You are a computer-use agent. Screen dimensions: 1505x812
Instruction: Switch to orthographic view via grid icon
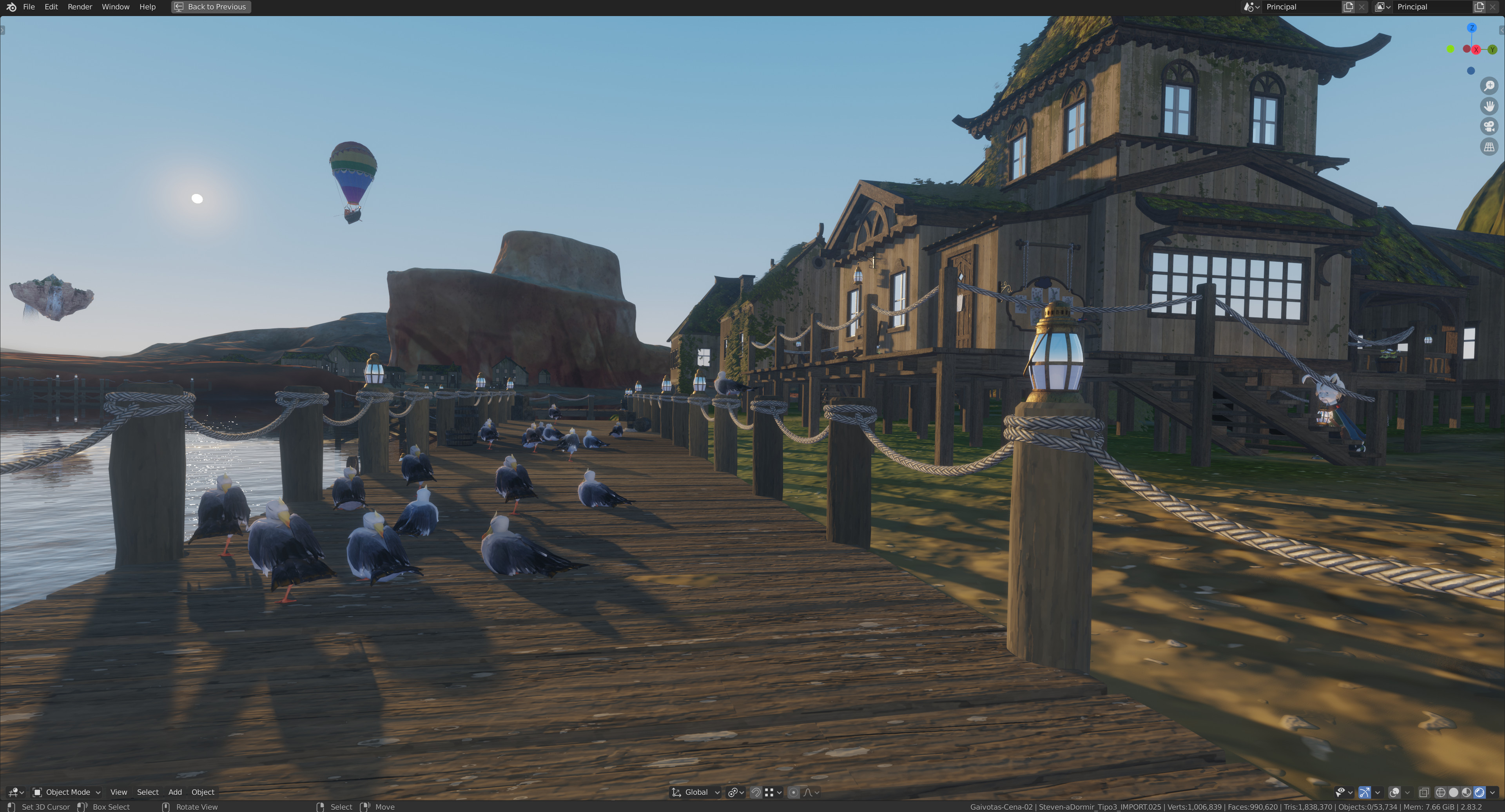tap(1489, 145)
